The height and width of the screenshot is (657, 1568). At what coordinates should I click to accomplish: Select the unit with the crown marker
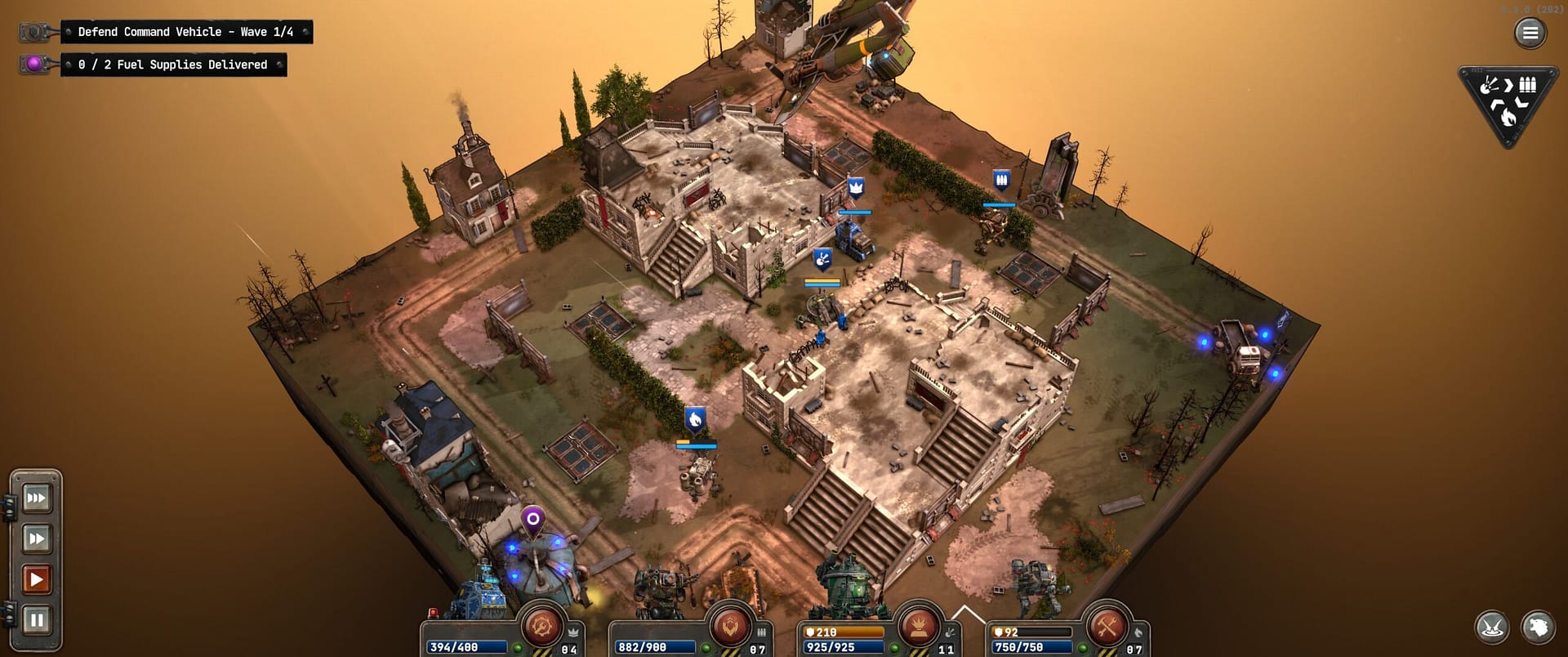coord(854,239)
